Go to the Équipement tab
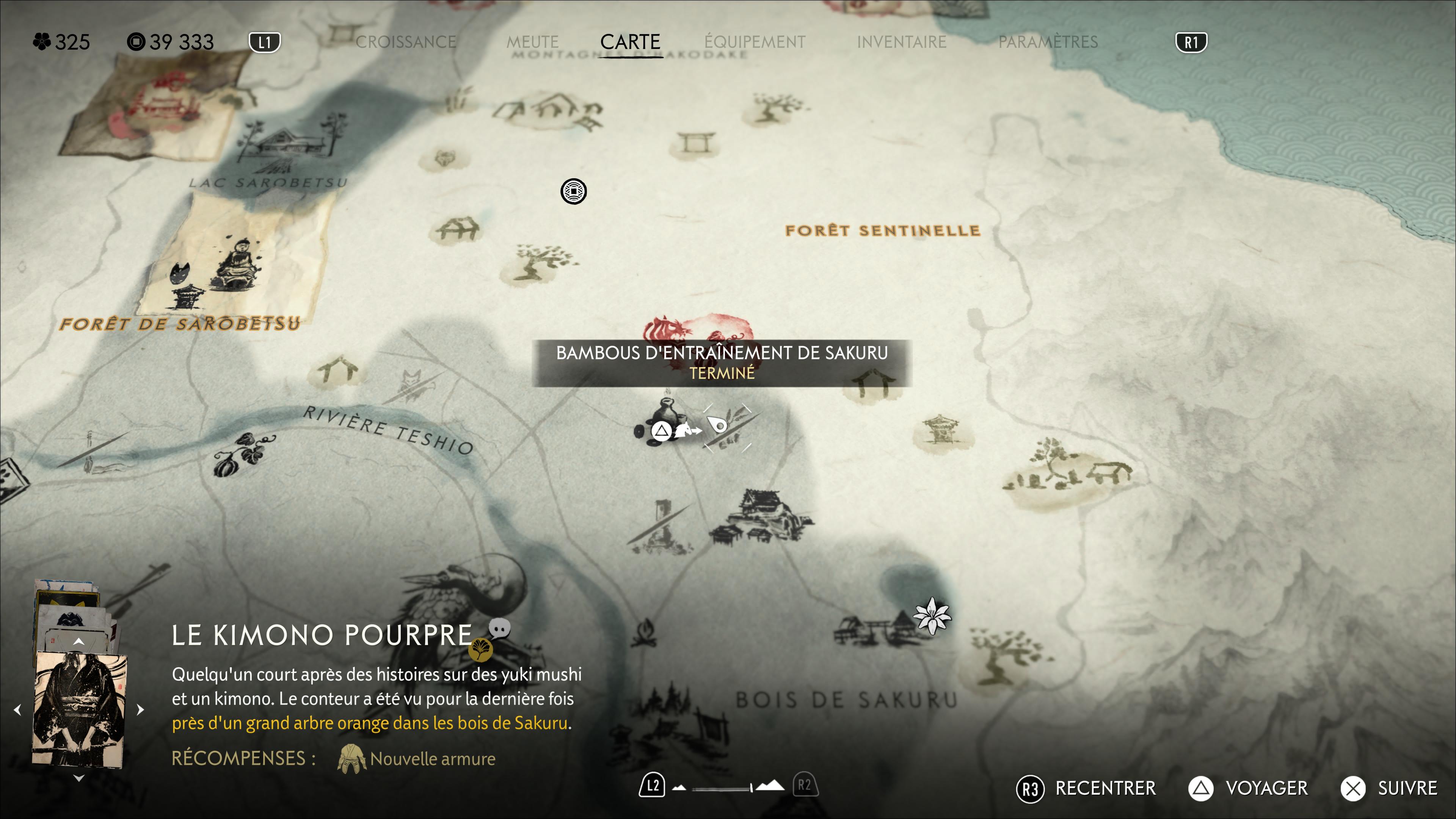1456x819 pixels. 755,42
